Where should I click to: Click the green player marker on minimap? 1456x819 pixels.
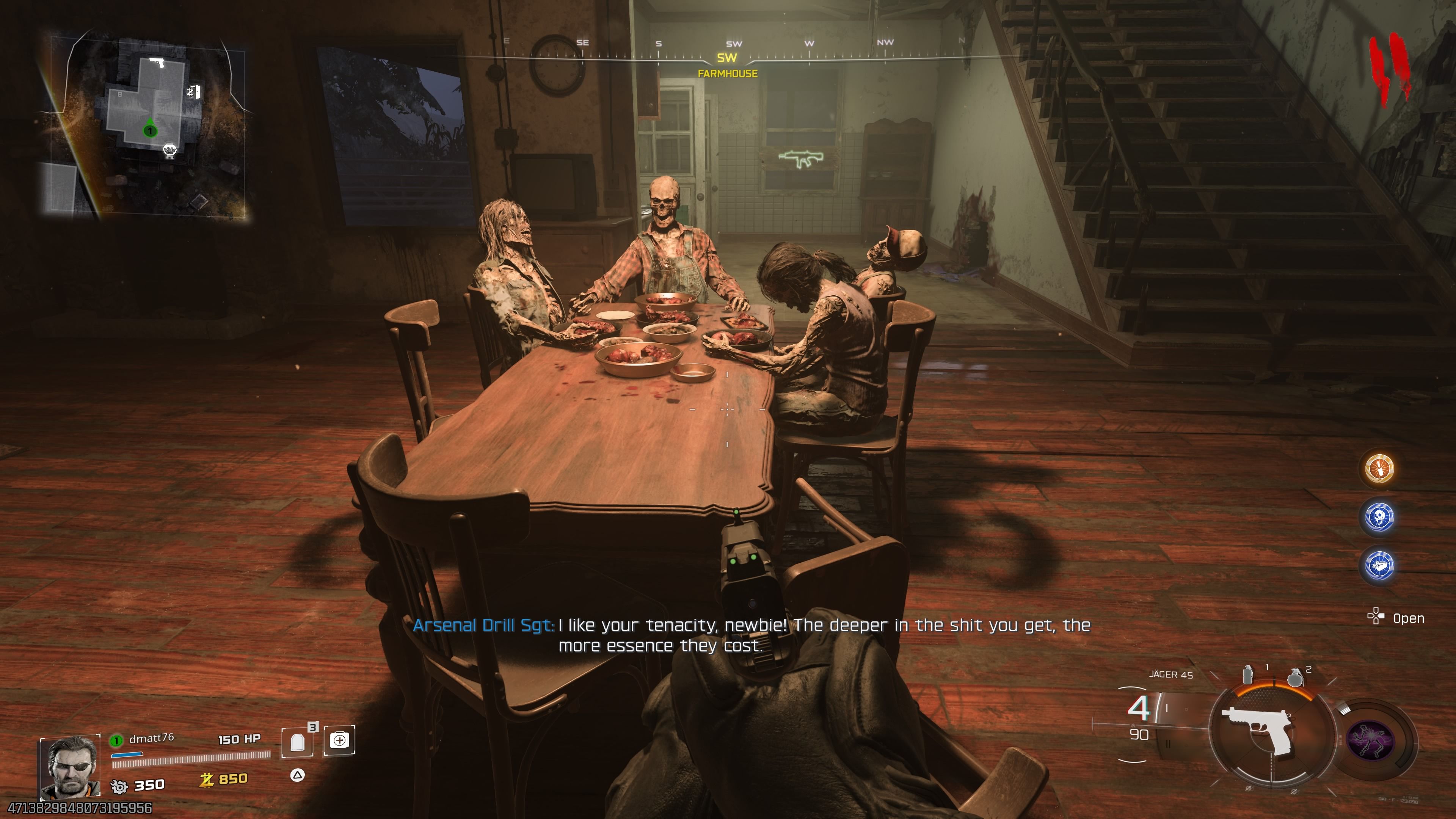tap(149, 129)
